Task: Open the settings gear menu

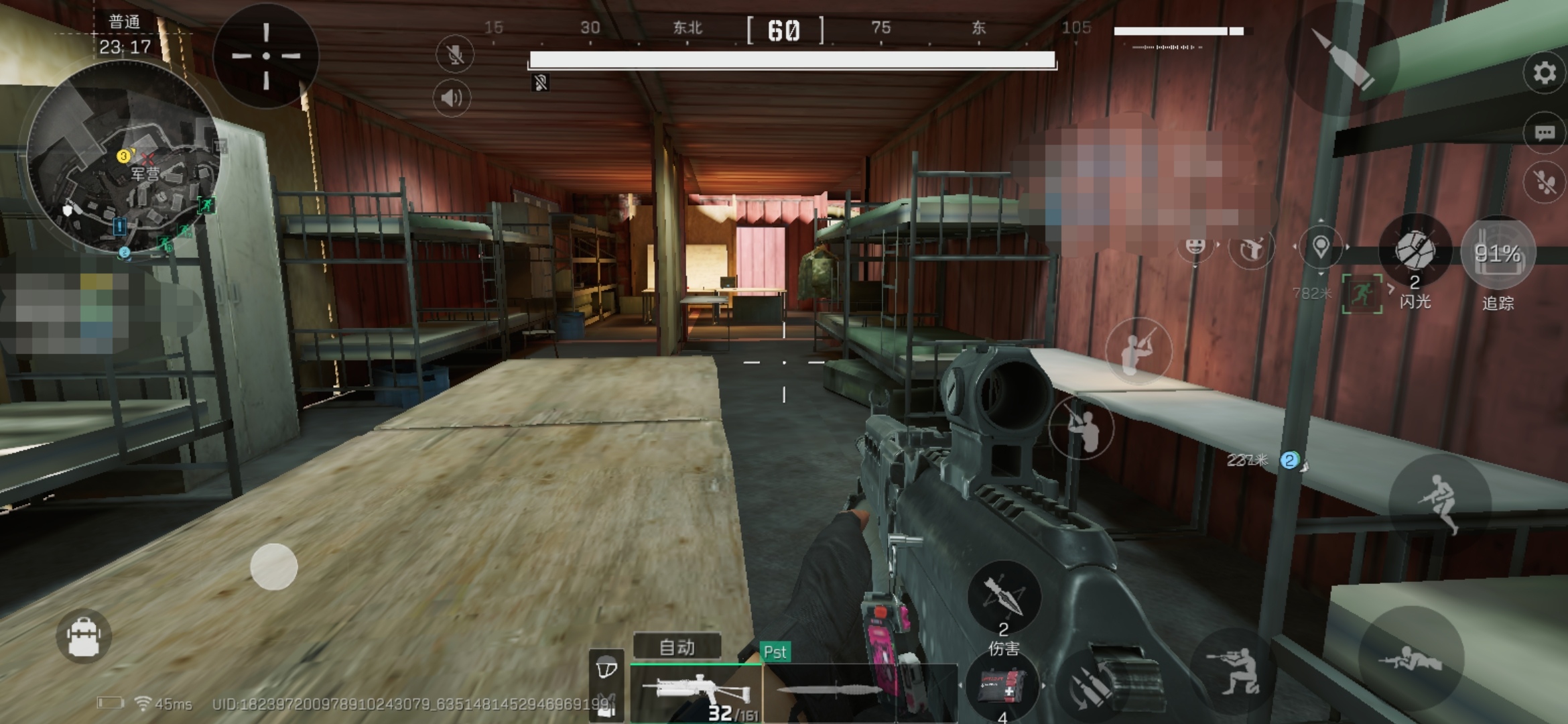Action: (1544, 72)
